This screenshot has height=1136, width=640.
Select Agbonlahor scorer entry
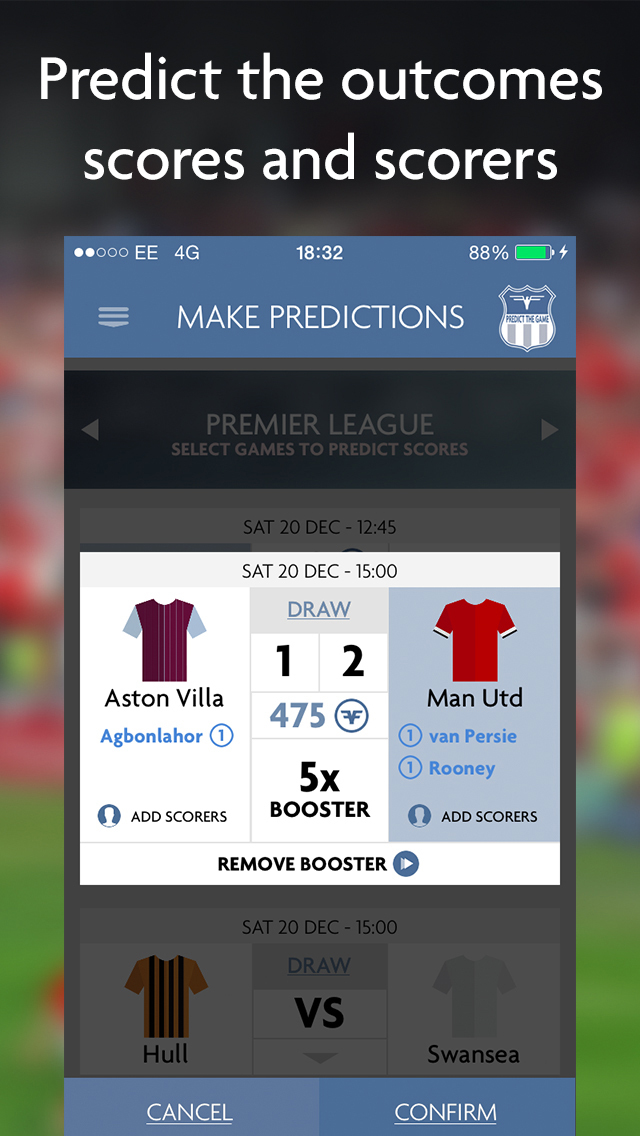click(165, 737)
